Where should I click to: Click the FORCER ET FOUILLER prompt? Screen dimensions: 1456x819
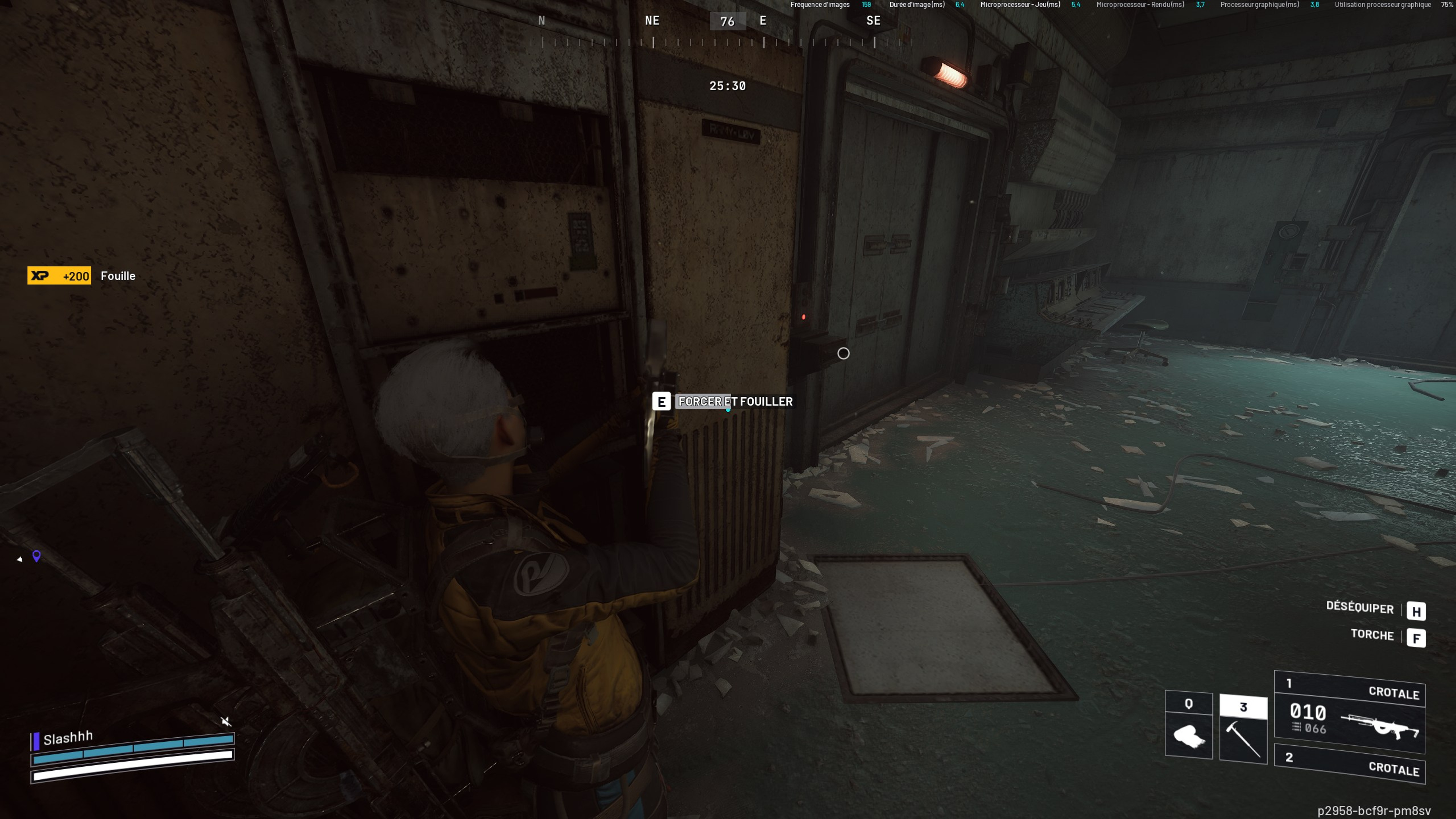[x=735, y=401]
